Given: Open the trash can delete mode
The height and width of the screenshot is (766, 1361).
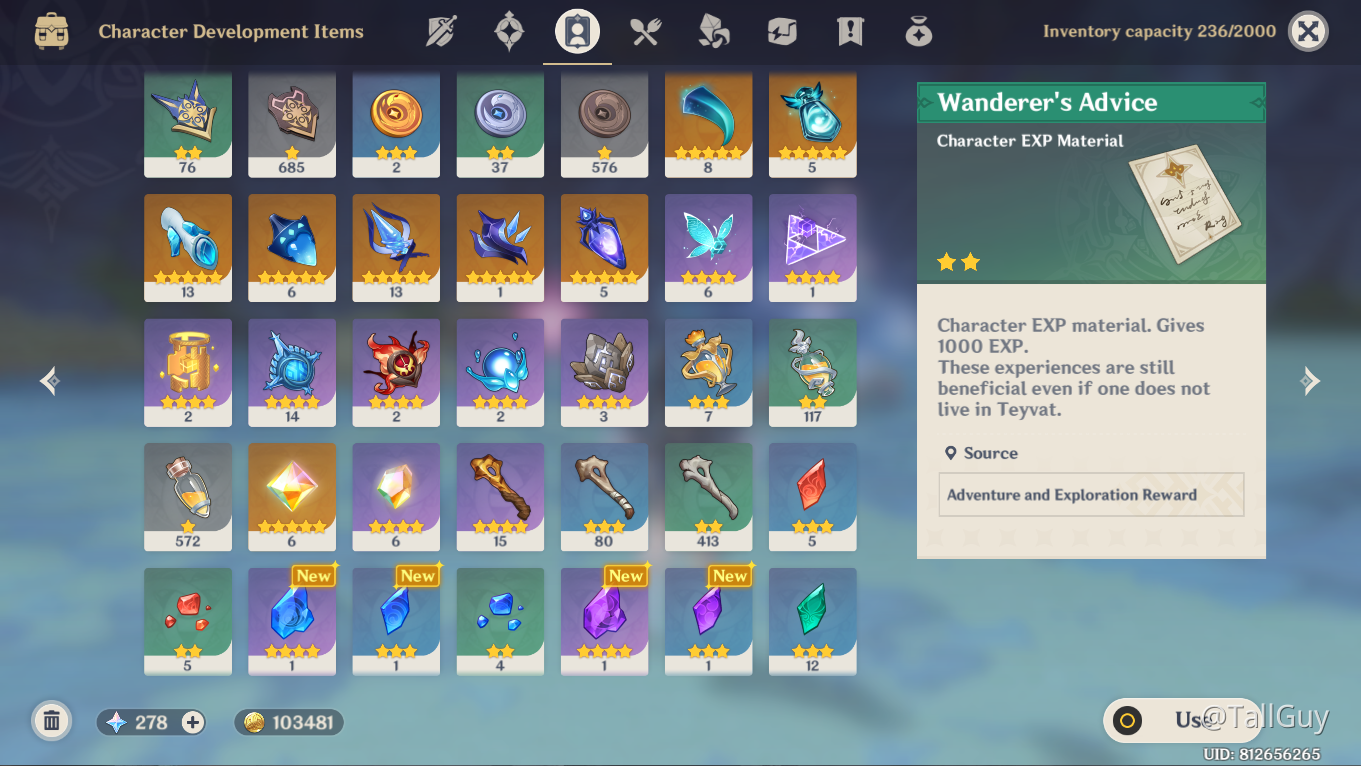Looking at the screenshot, I should click(52, 721).
